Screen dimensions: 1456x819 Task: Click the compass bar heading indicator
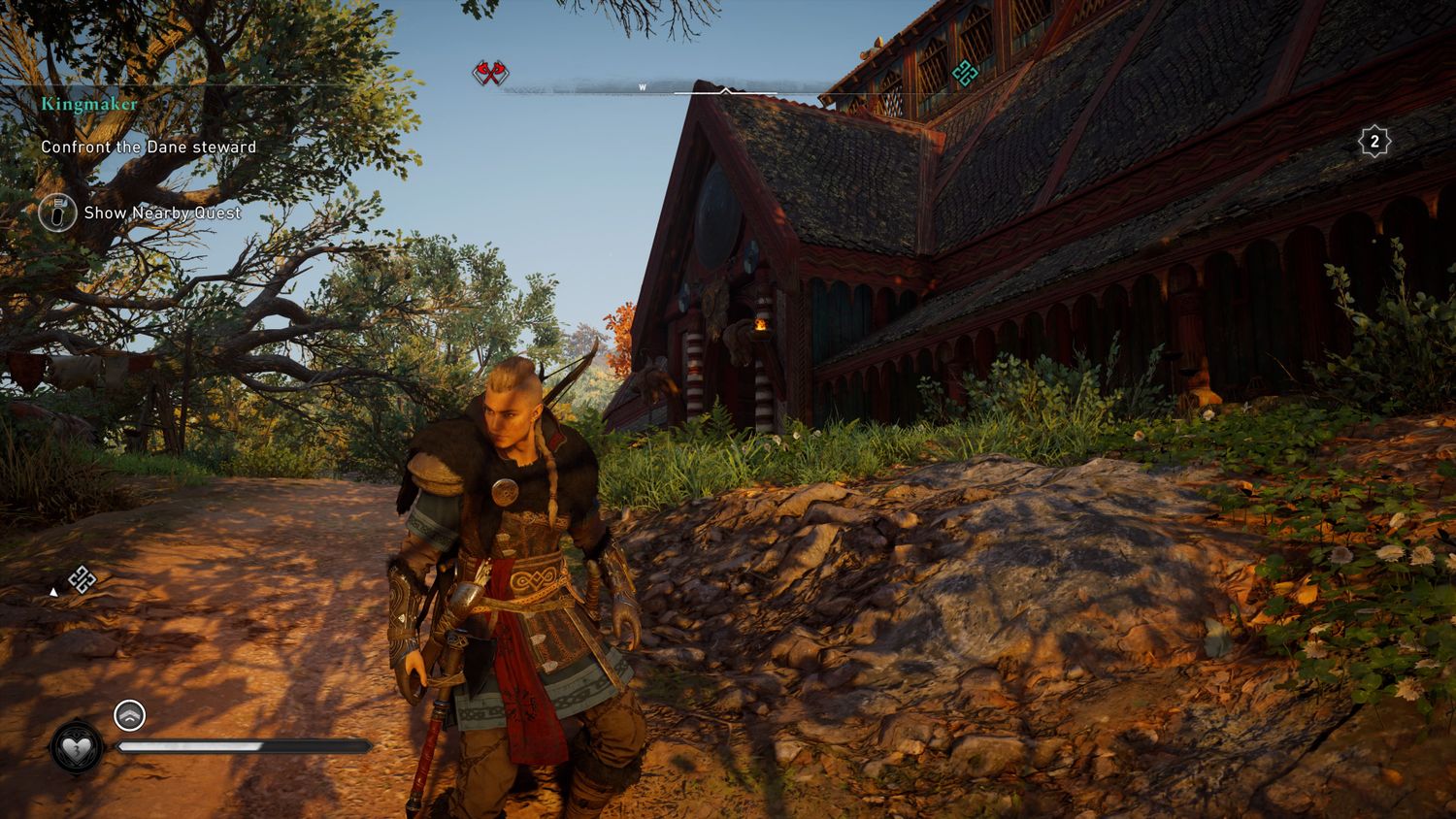coord(725,90)
